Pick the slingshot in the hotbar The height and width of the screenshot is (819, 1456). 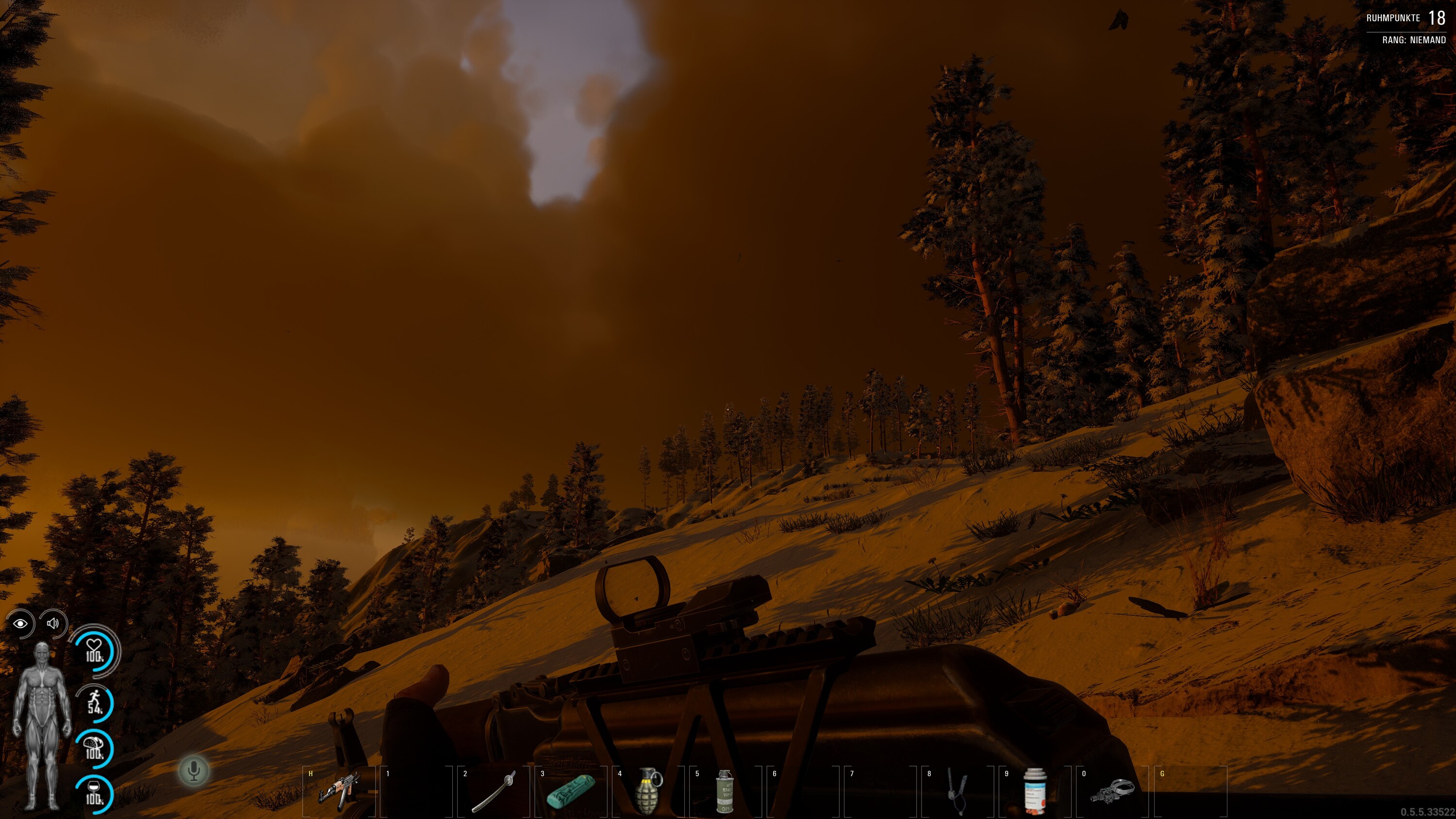[x=956, y=791]
